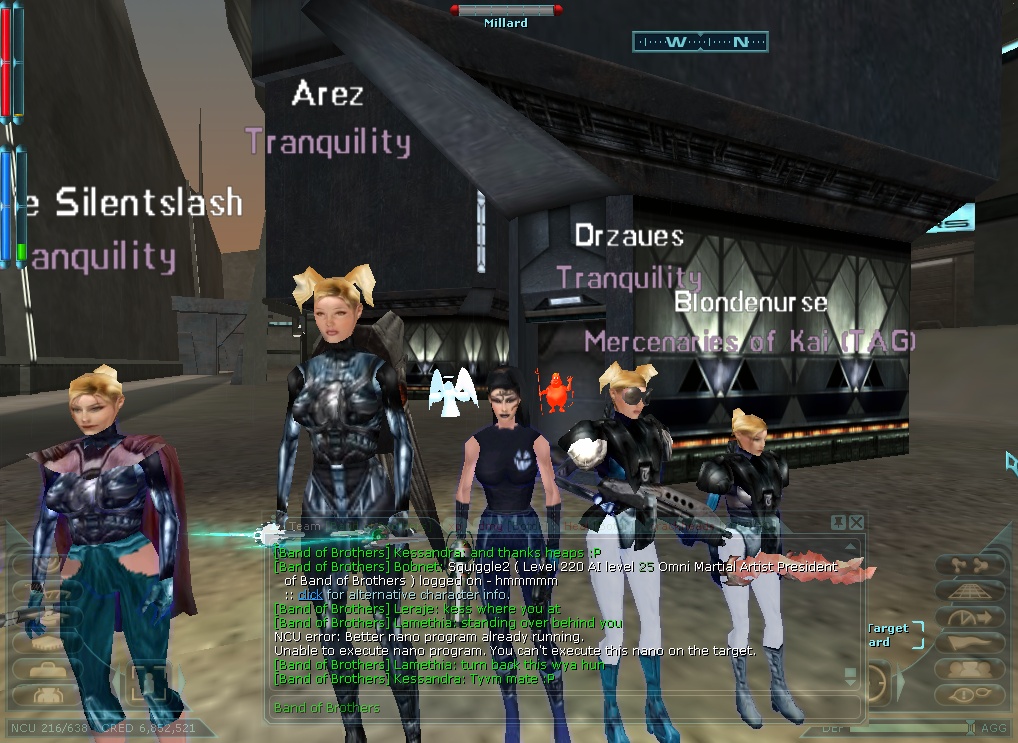Close the chat window
This screenshot has width=1018, height=743.
856,522
